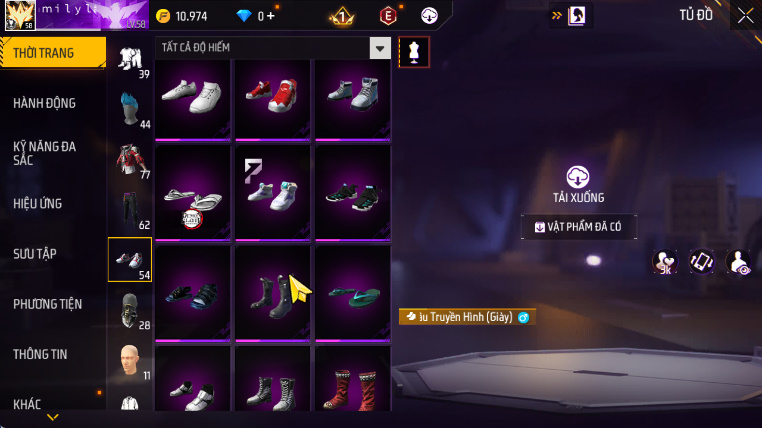Select the Kỹ Năng Đa Sắc tab
The height and width of the screenshot is (428, 762).
[x=45, y=153]
